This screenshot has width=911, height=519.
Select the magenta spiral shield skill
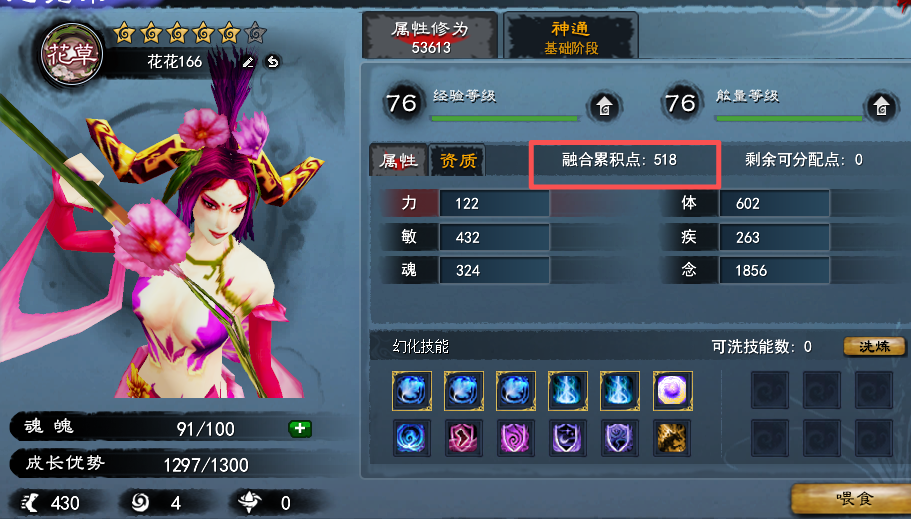coord(516,438)
